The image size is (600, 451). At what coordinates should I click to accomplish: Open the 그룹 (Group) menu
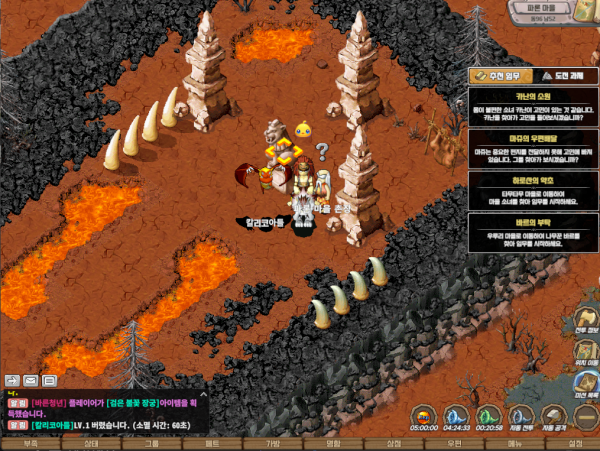(151, 443)
